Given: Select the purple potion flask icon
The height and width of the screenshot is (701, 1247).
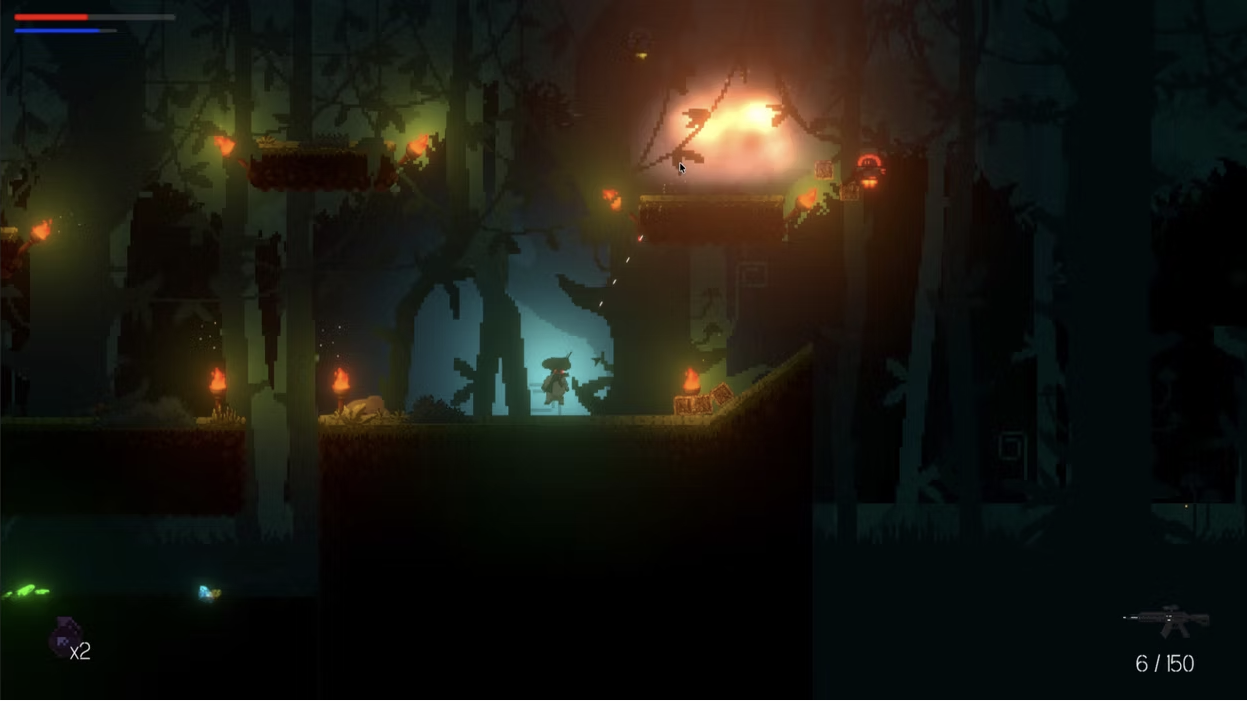Looking at the screenshot, I should (65, 637).
